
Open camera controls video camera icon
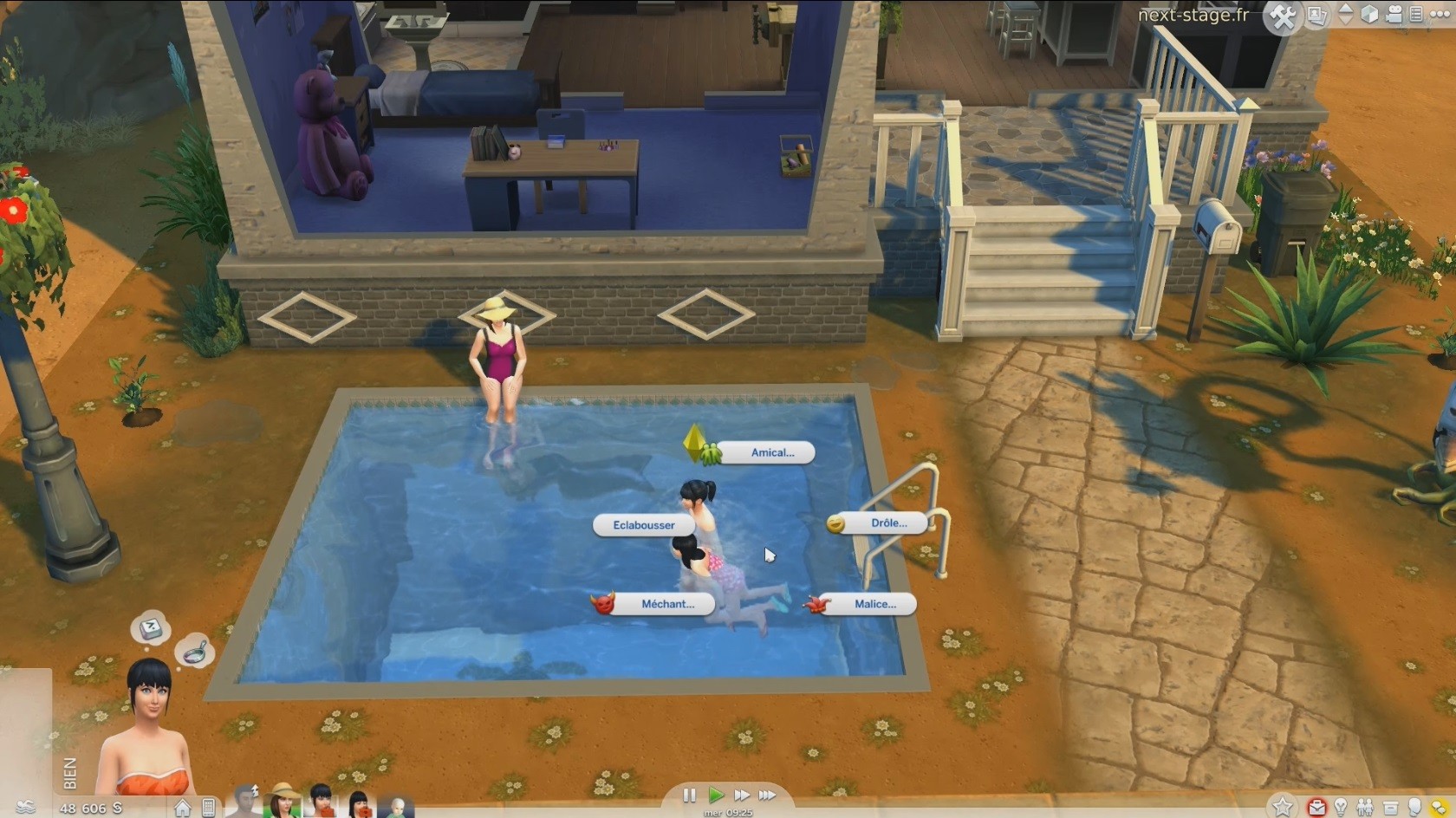point(1394,15)
